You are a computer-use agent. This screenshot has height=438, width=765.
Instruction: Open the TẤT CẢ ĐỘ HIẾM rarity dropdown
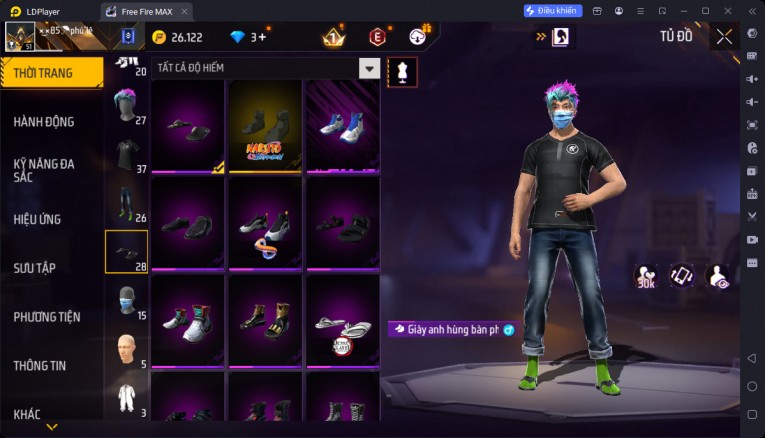[369, 69]
